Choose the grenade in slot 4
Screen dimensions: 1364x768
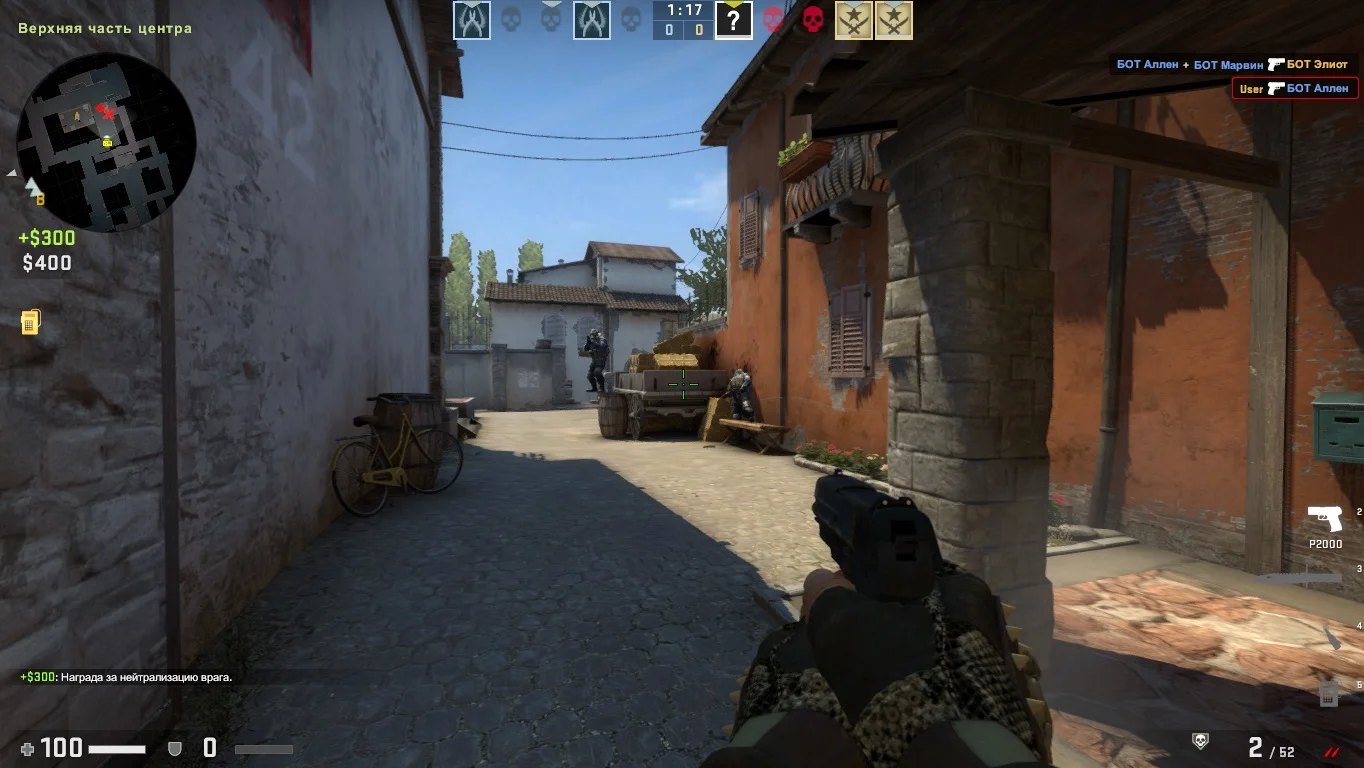(1330, 637)
